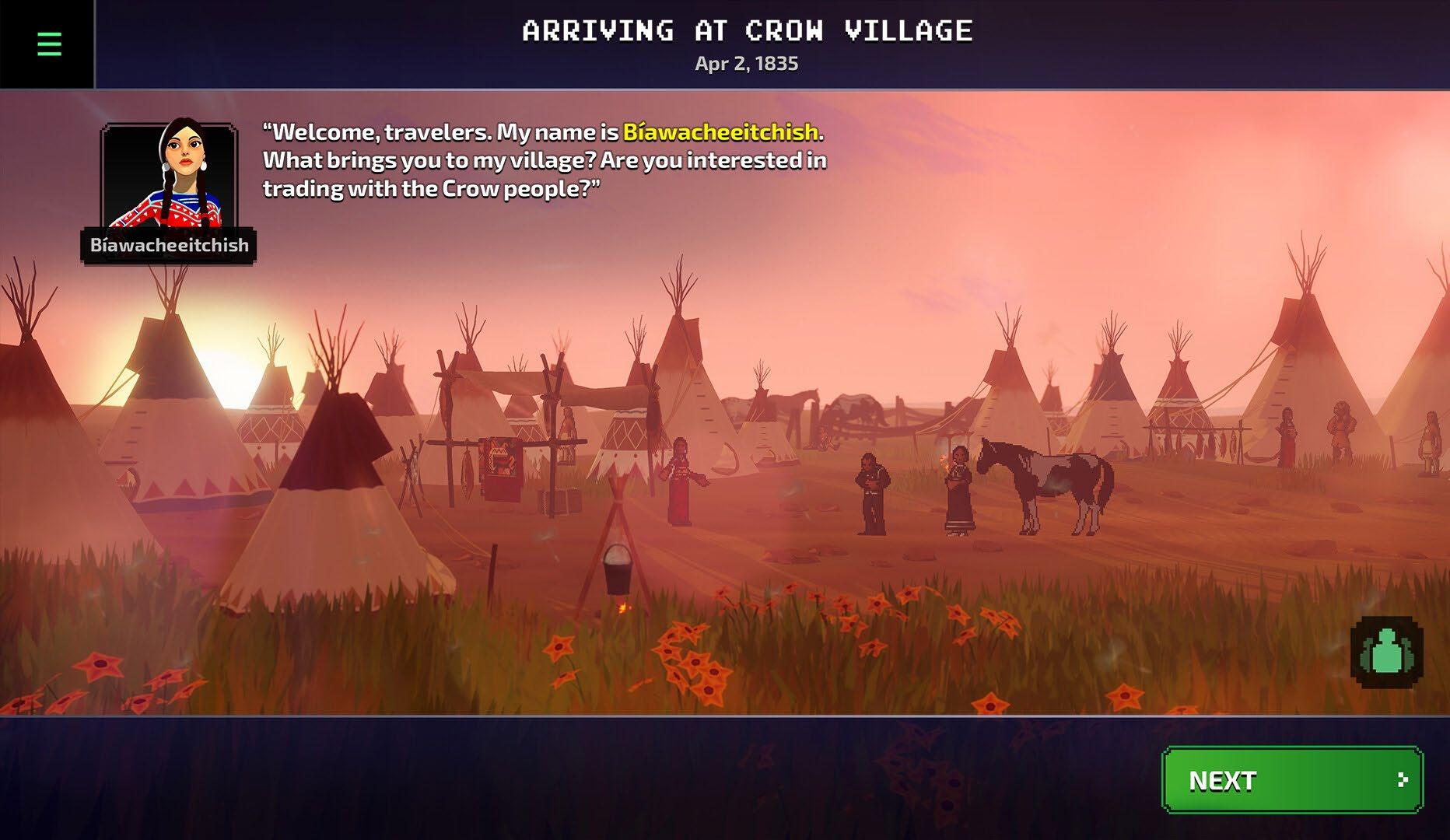This screenshot has width=1450, height=840.
Task: Open the green hamburger menu
Action: [x=49, y=44]
